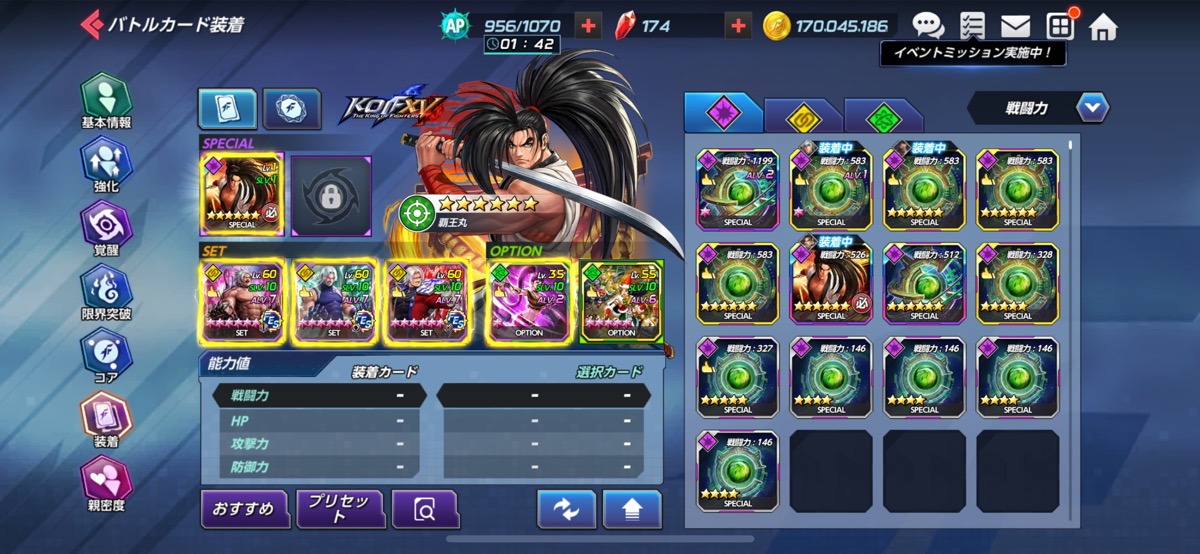Viewport: 1200px width, 554px height.
Task: Open the コア core menu
Action: click(x=106, y=357)
